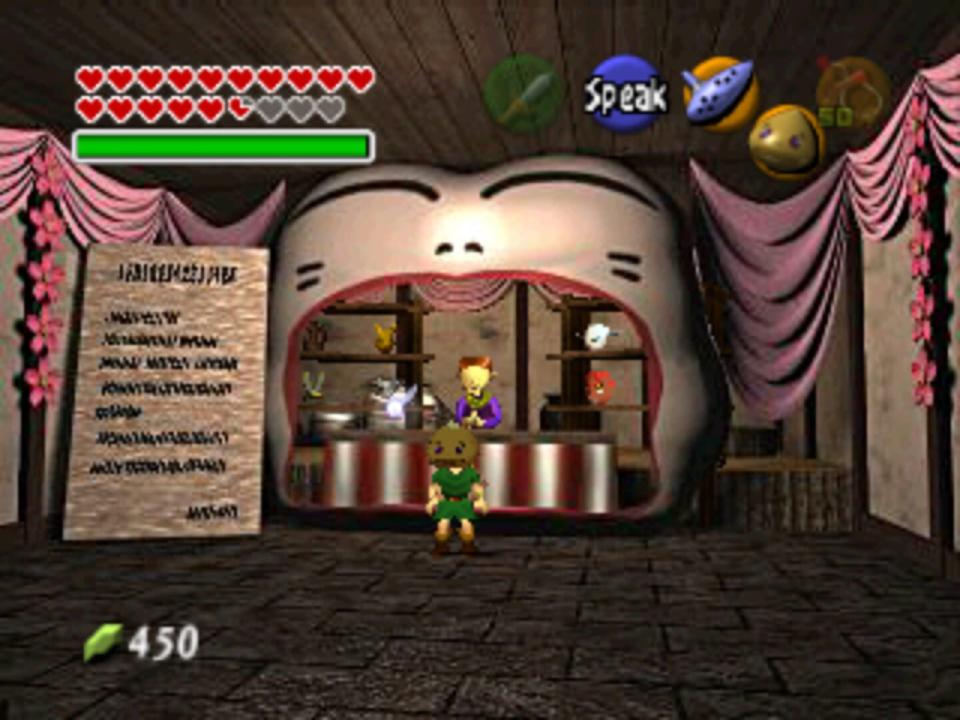Use the blue ocarina item

718,93
